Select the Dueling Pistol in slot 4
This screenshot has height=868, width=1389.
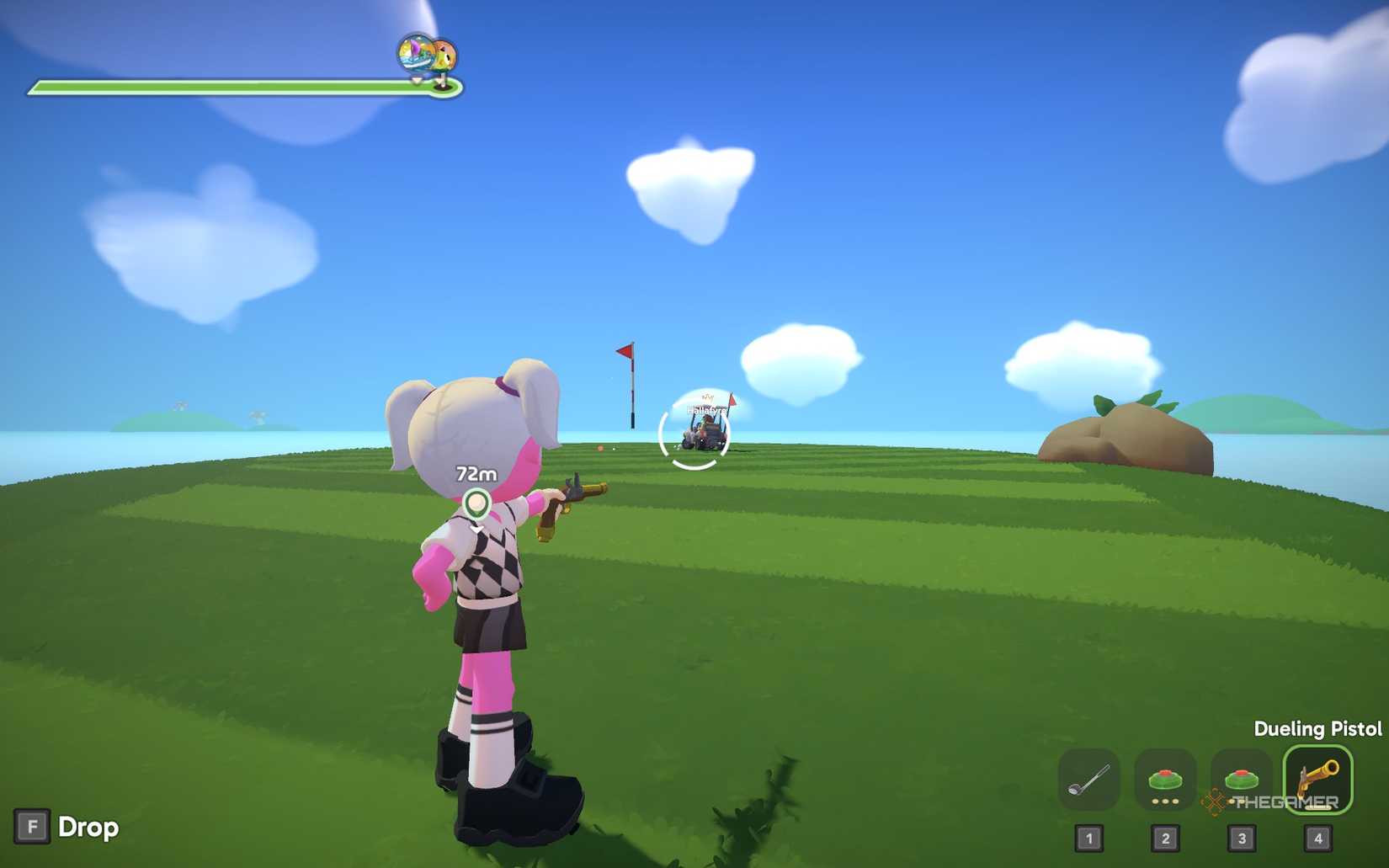1318,781
